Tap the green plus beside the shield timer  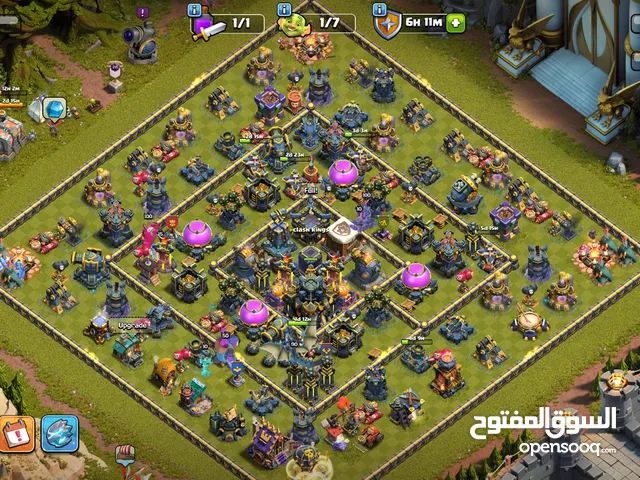pos(457,23)
